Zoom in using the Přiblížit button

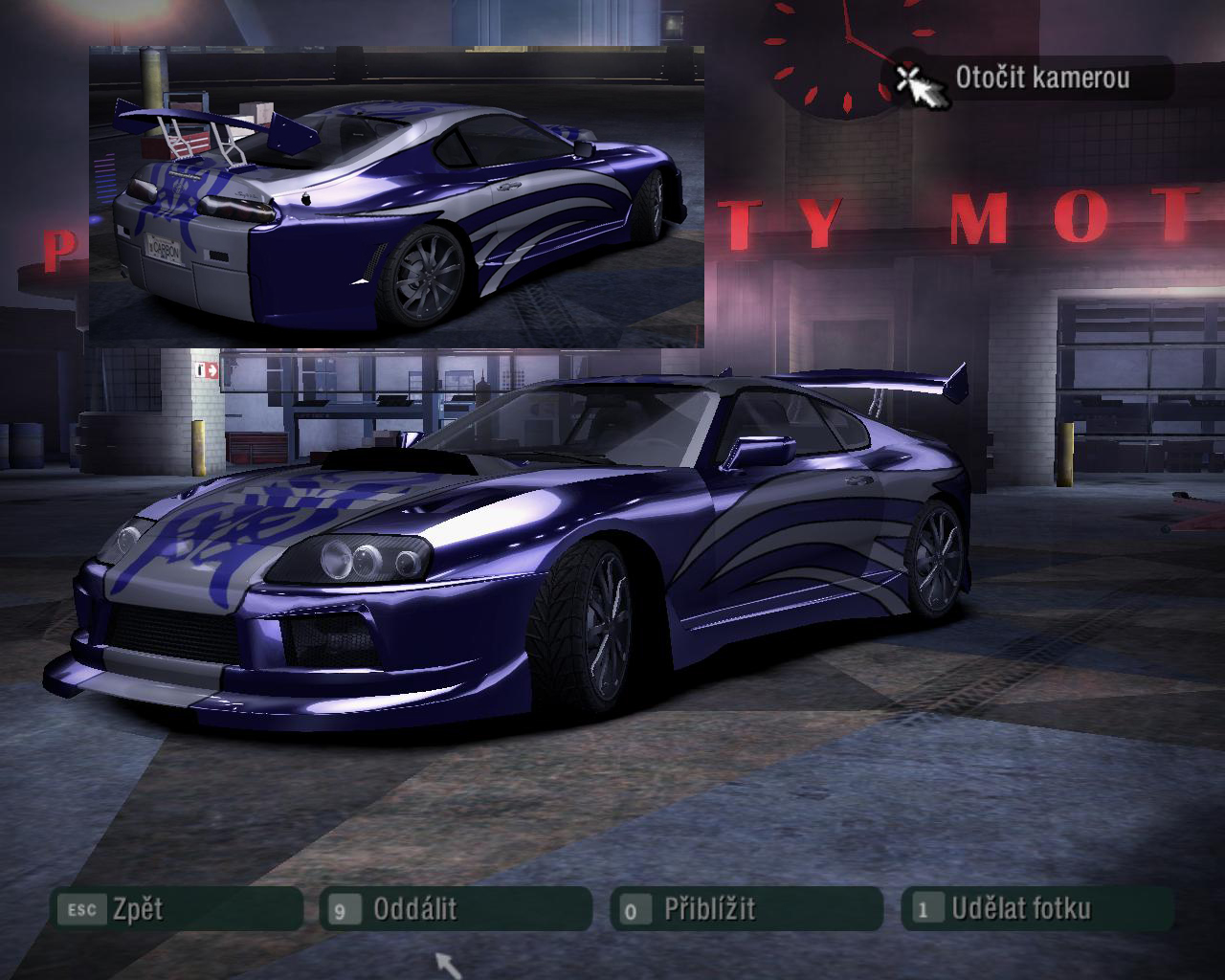pos(746,908)
